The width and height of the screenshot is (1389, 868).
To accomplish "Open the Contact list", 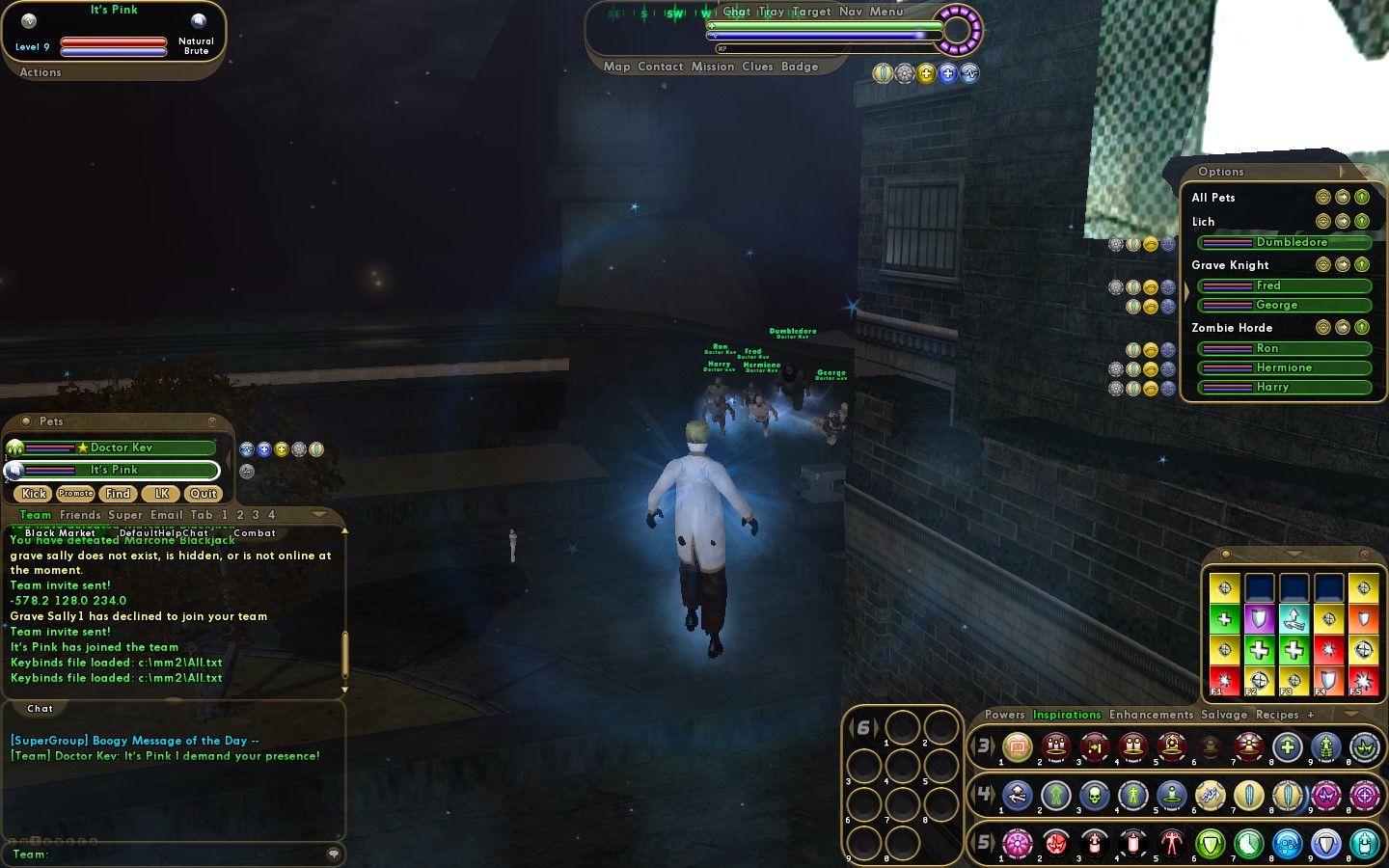I will 660,67.
